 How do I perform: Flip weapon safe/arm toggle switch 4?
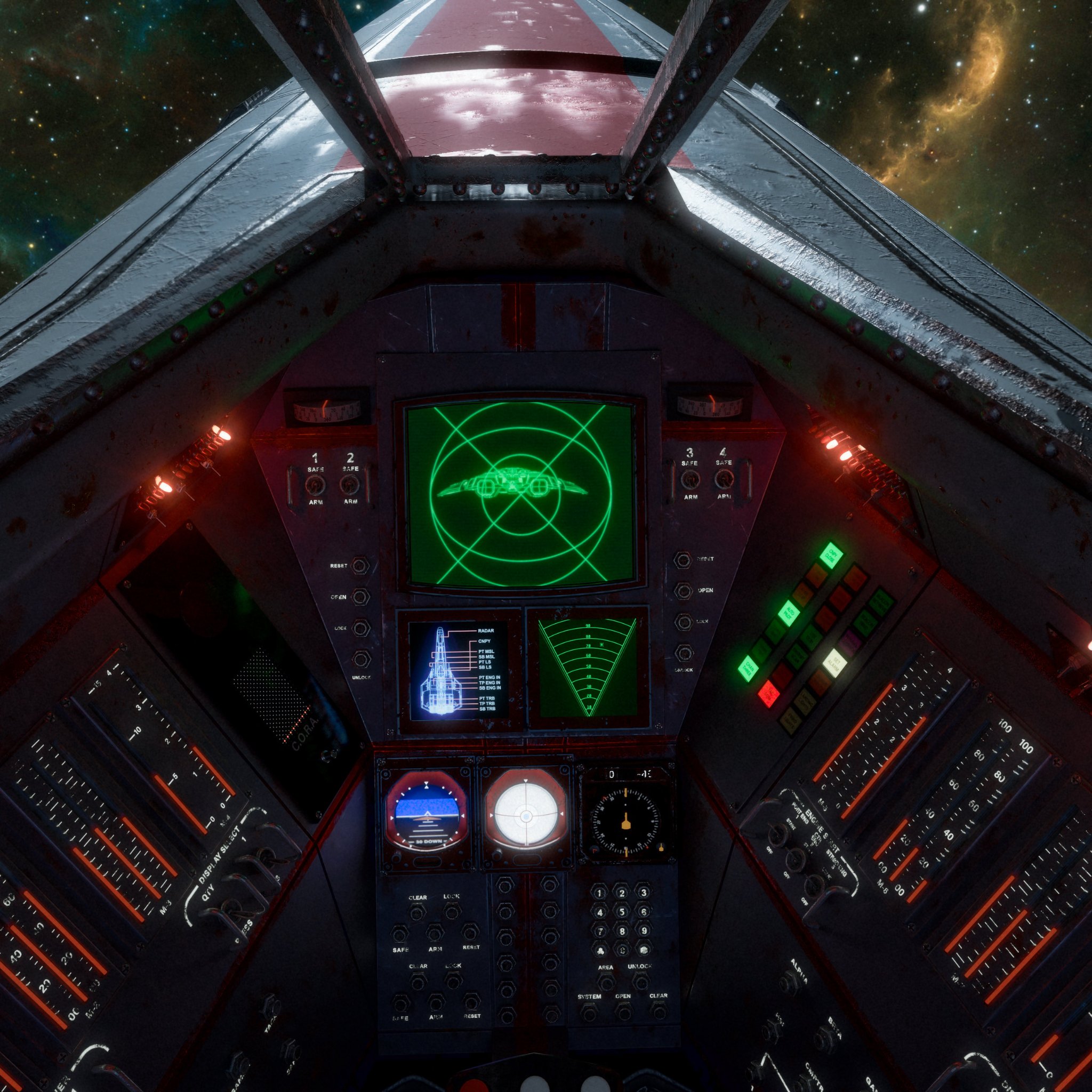pyautogui.click(x=723, y=479)
